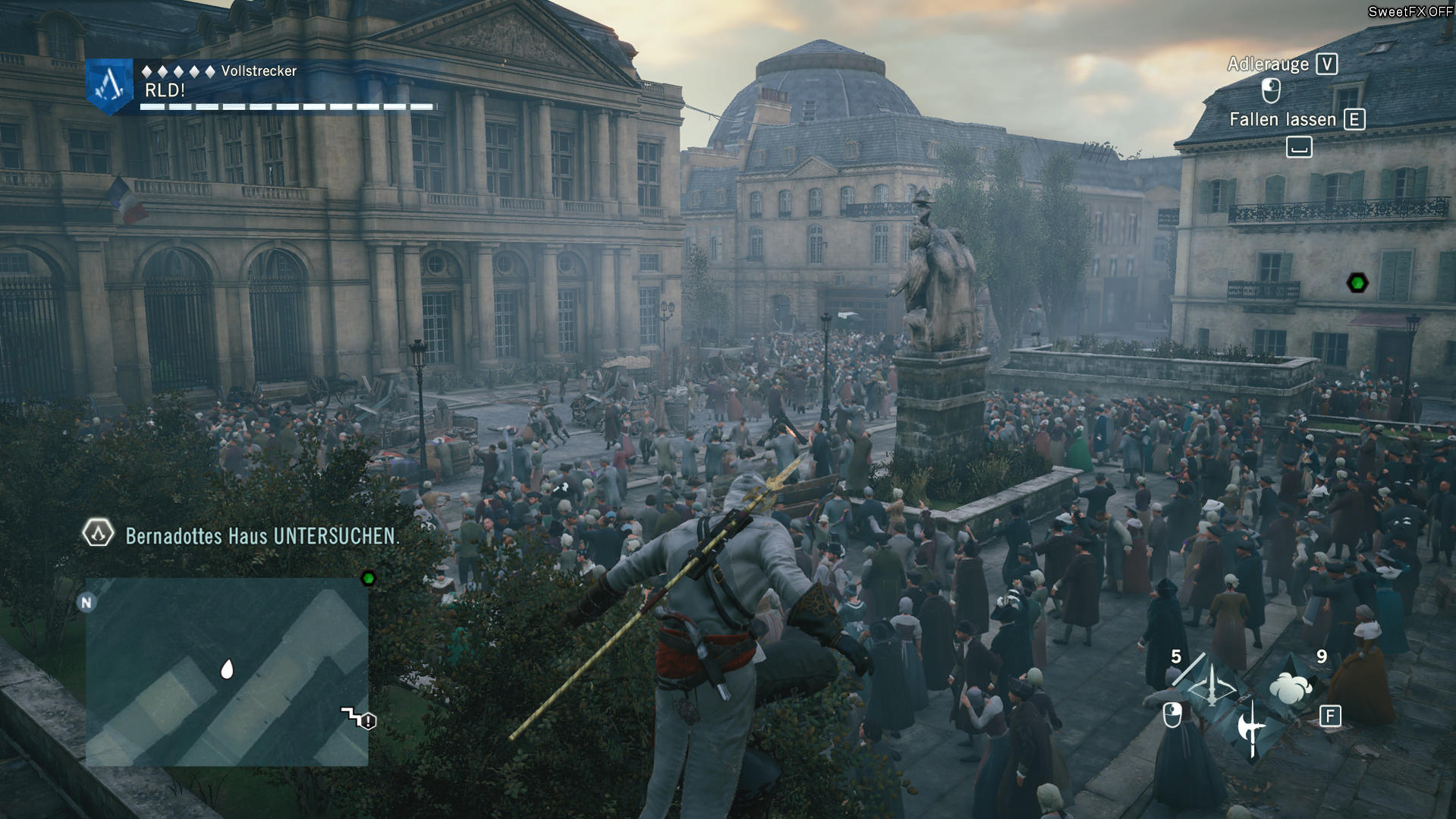Click the north compass indicator on minimap
The width and height of the screenshot is (1456, 819).
[x=86, y=603]
